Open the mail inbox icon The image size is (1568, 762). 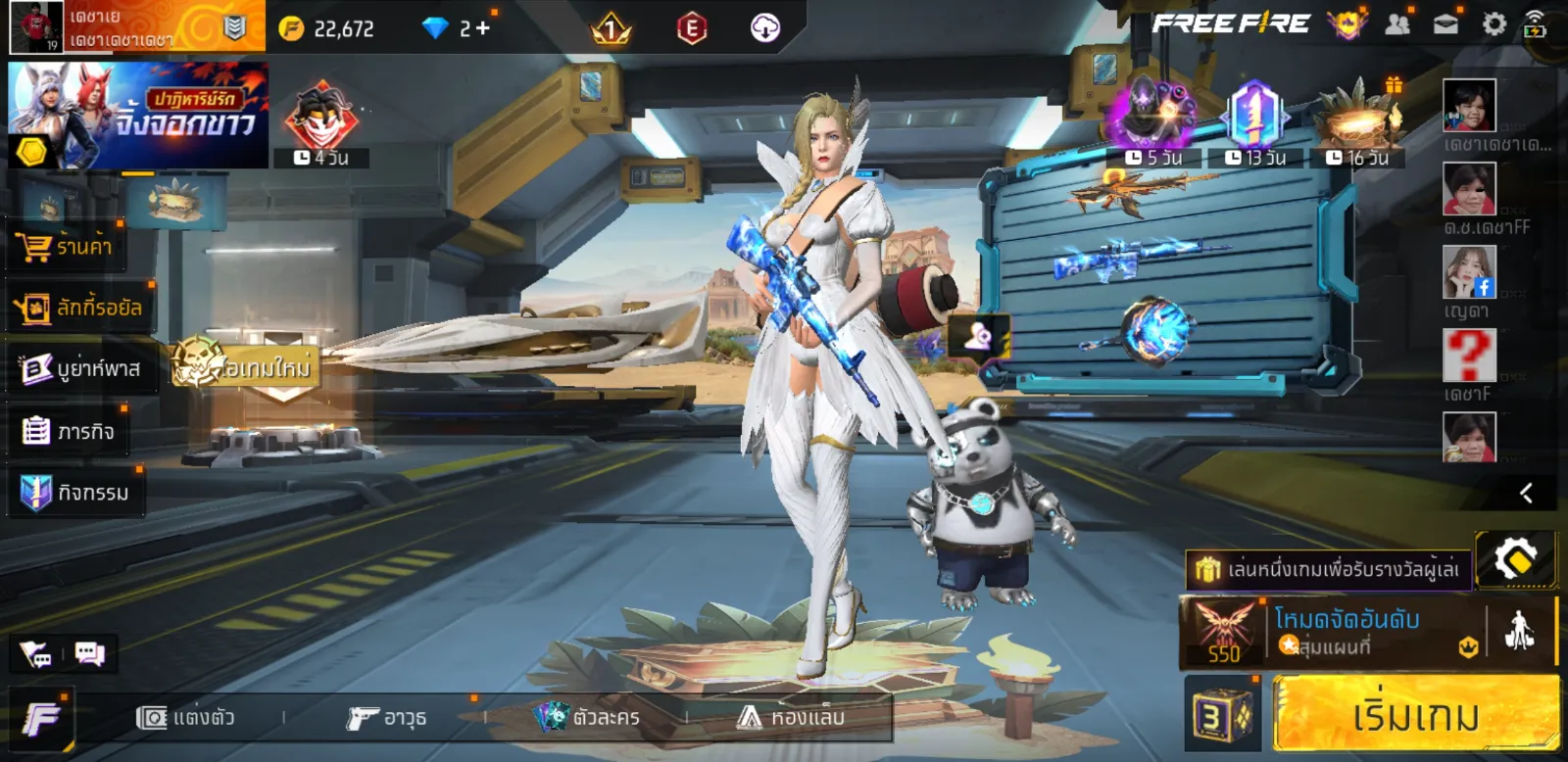pyautogui.click(x=1445, y=24)
